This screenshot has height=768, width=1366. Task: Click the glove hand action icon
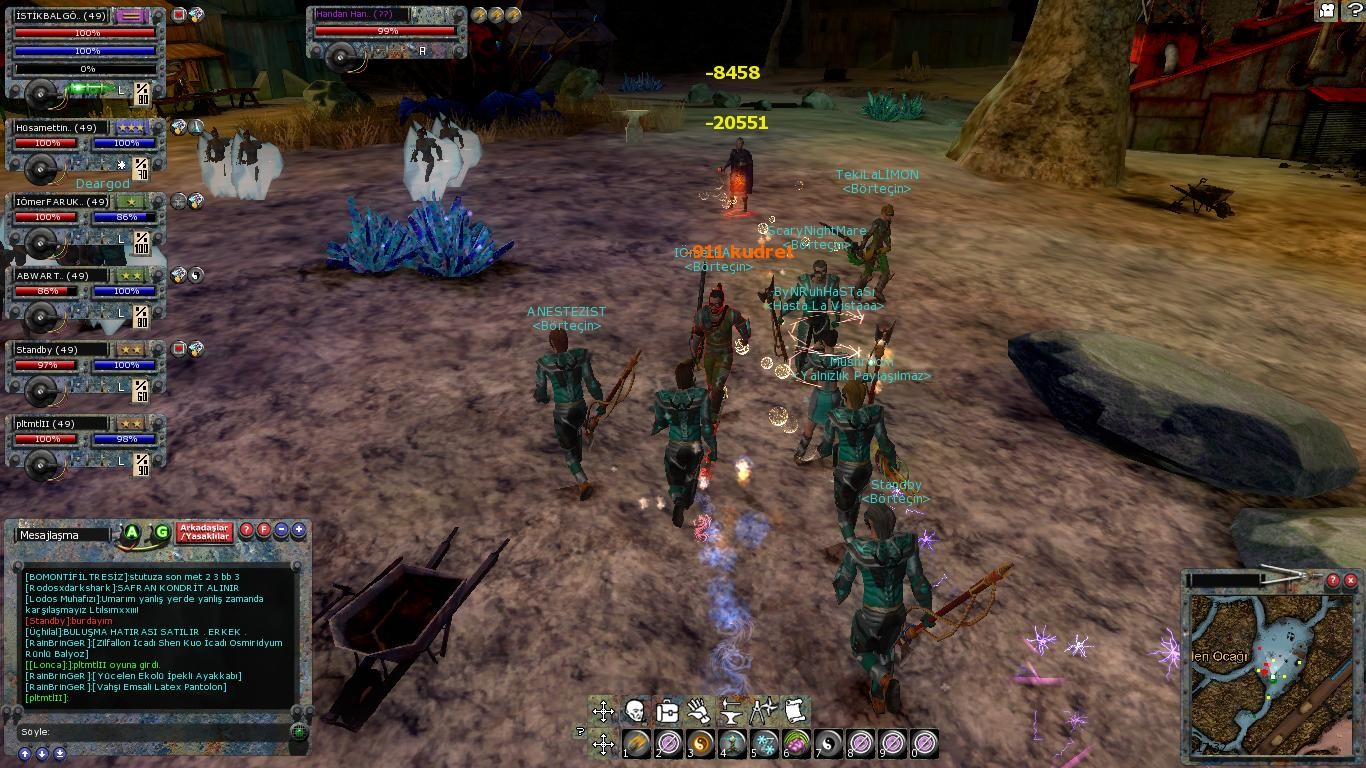(699, 712)
